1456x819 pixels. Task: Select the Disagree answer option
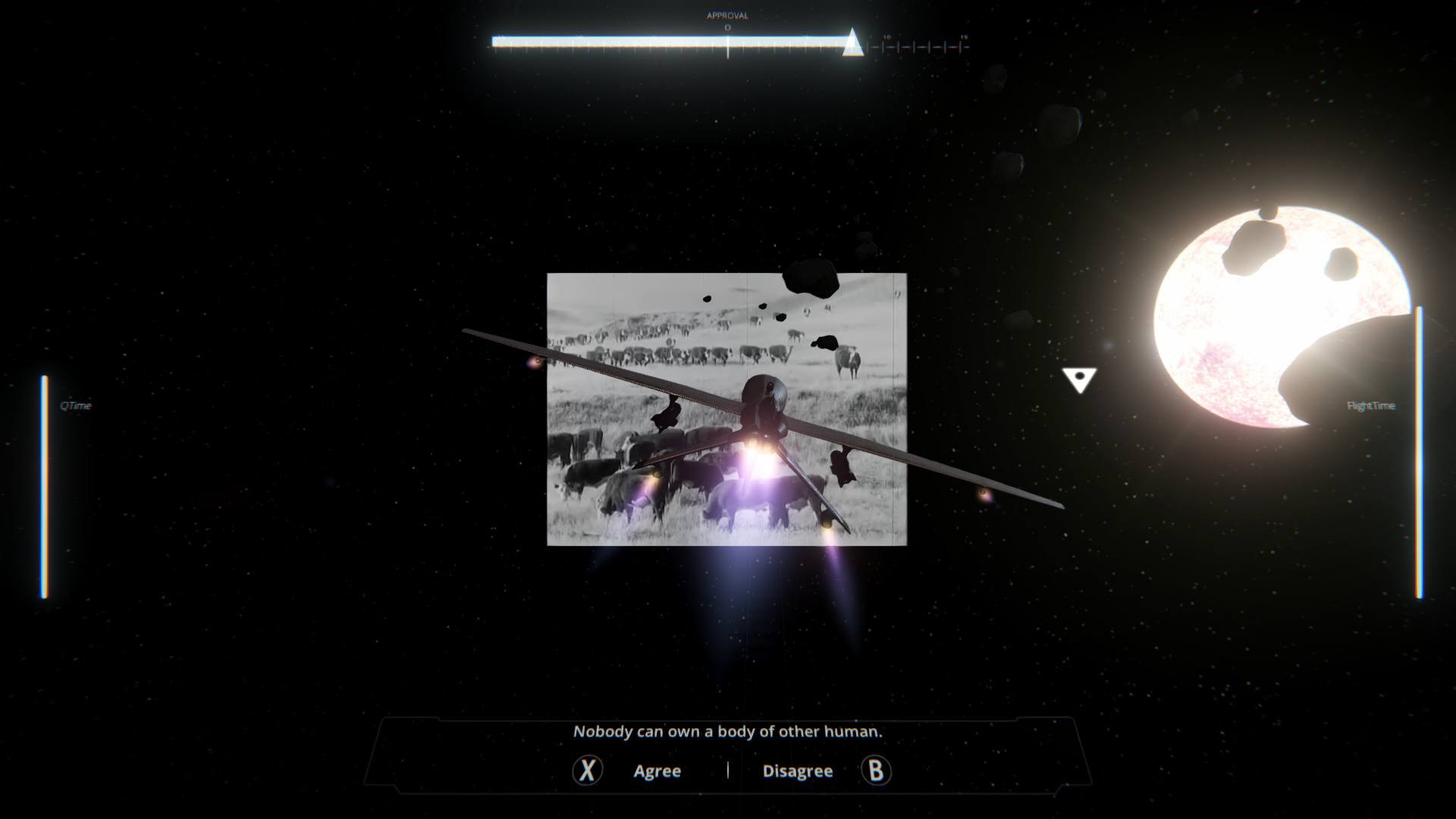point(797,771)
